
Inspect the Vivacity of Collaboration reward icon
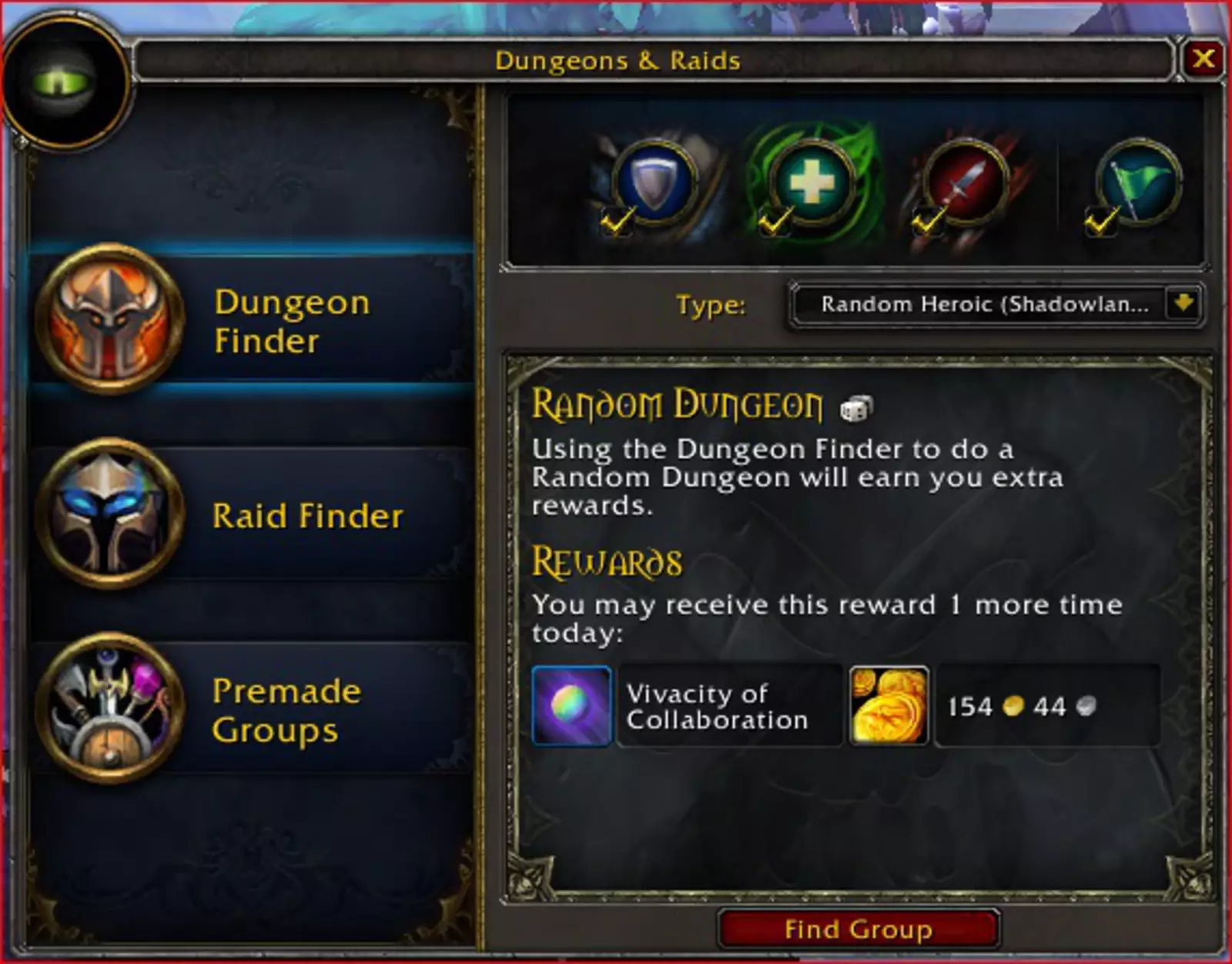point(571,706)
